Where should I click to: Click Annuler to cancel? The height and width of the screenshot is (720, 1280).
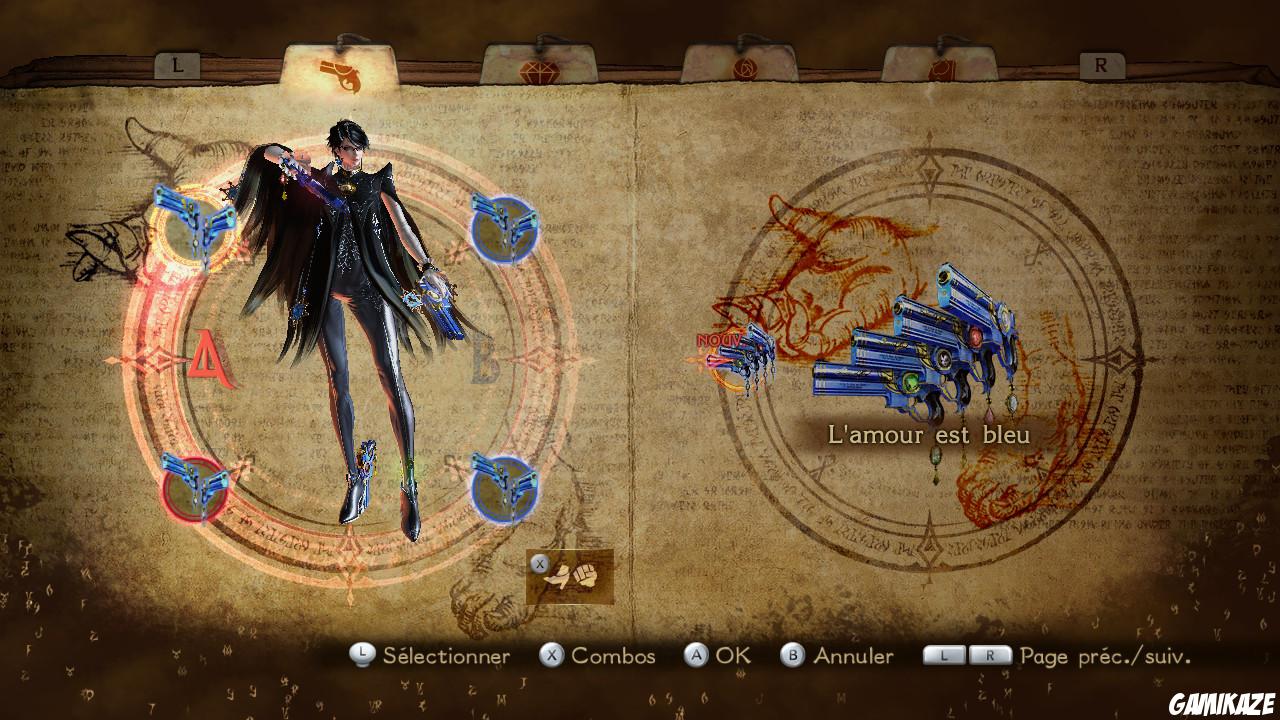click(x=856, y=657)
